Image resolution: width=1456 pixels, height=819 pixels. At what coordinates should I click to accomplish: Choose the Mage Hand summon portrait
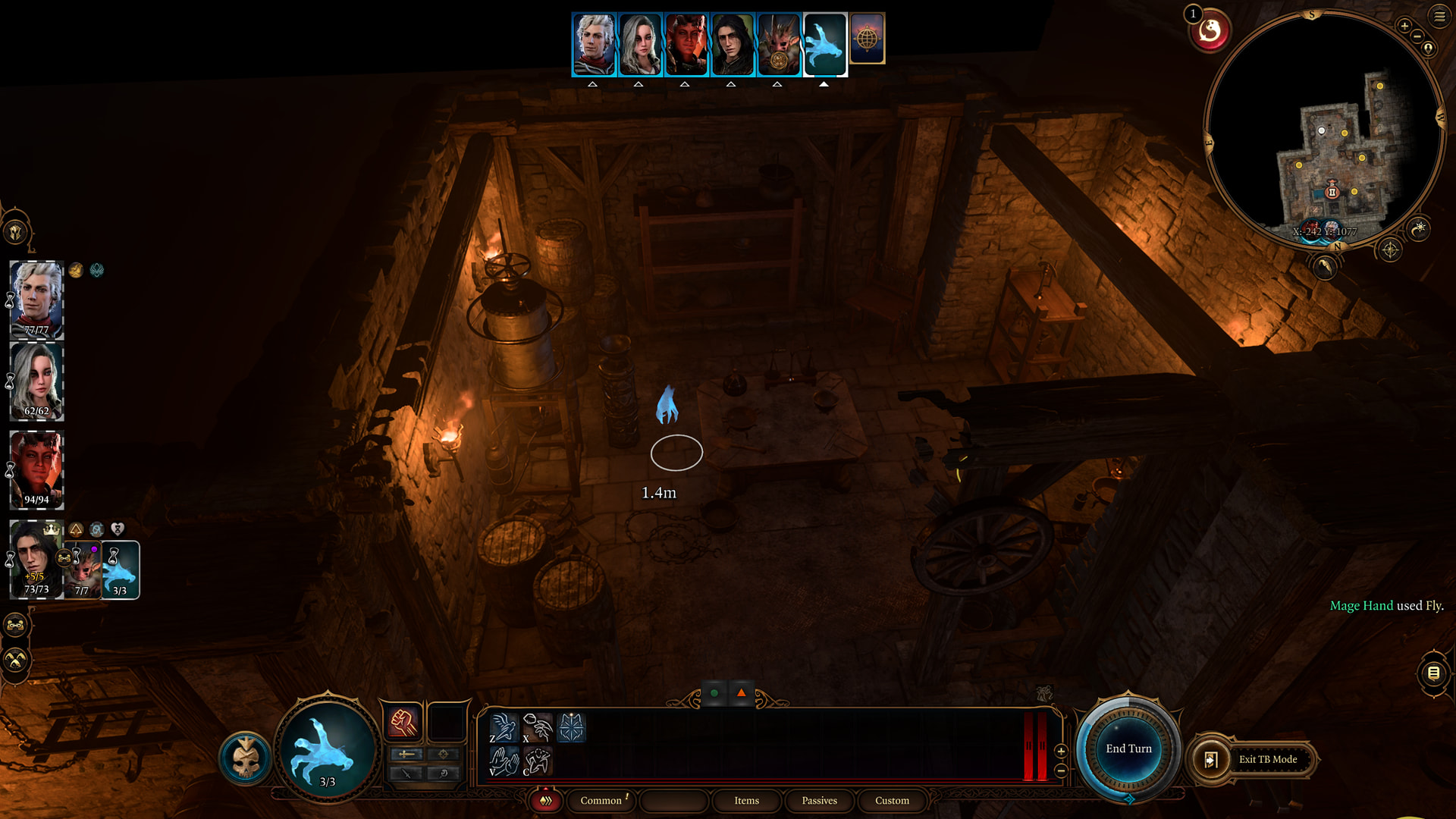[x=121, y=570]
